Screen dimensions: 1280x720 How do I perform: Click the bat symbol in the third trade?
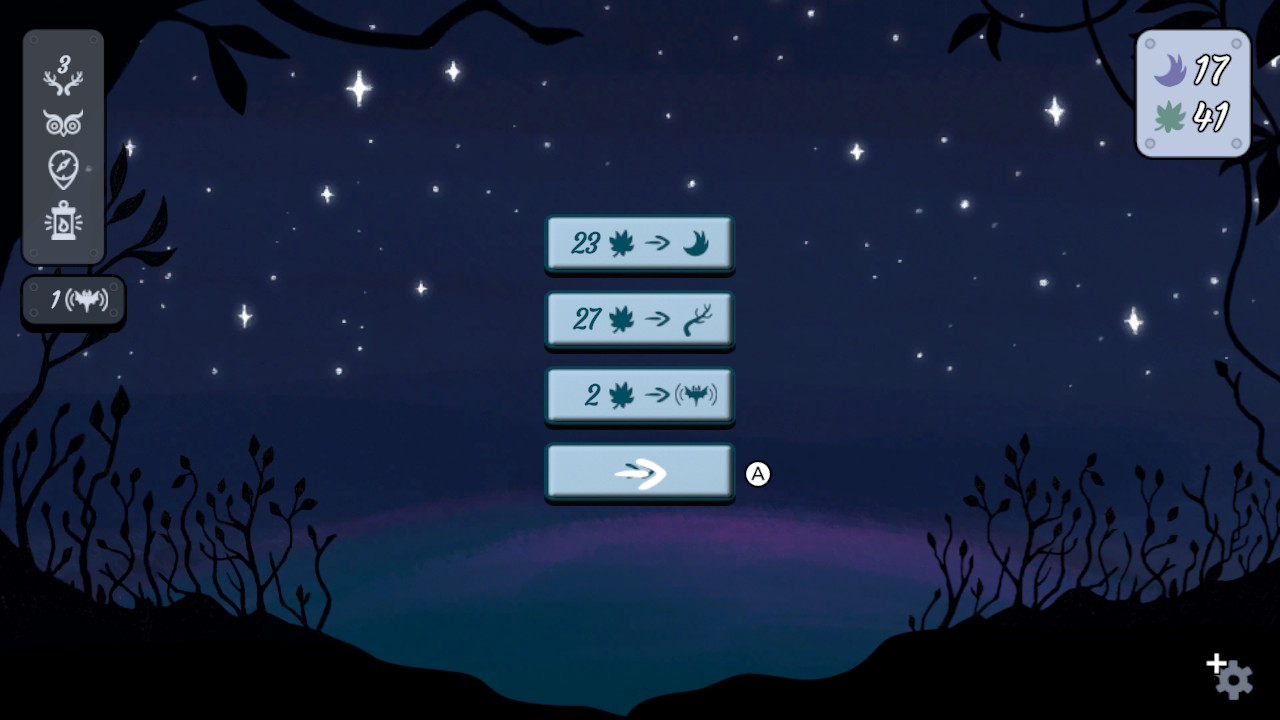point(695,394)
